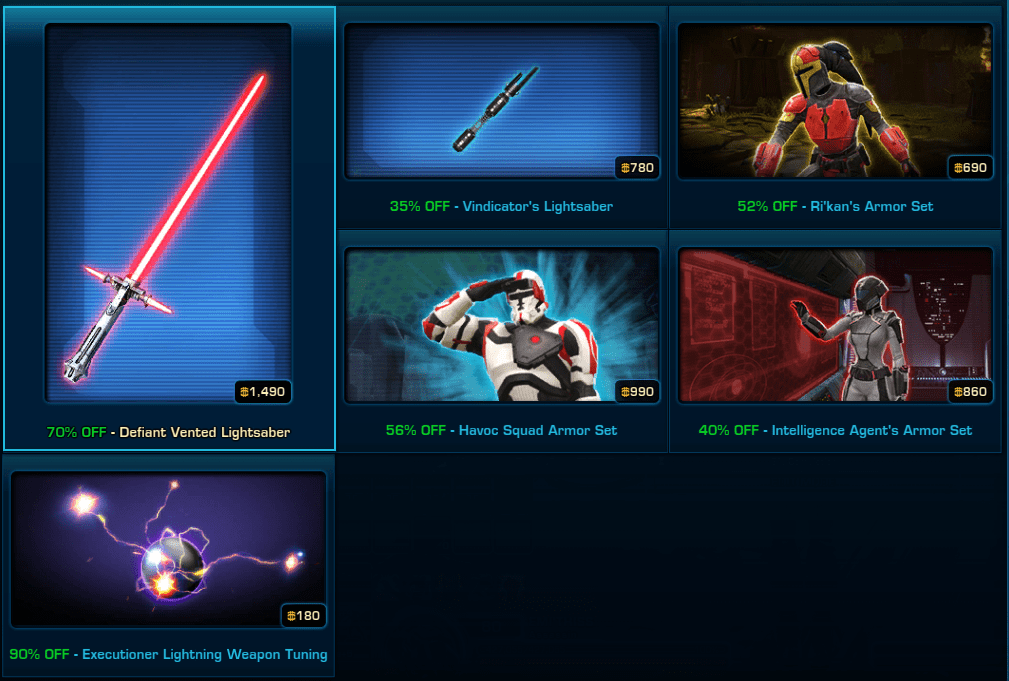Viewport: 1009px width, 681px height.
Task: Select the Intelligence Agent's Armor Set picture
Action: [x=834, y=324]
